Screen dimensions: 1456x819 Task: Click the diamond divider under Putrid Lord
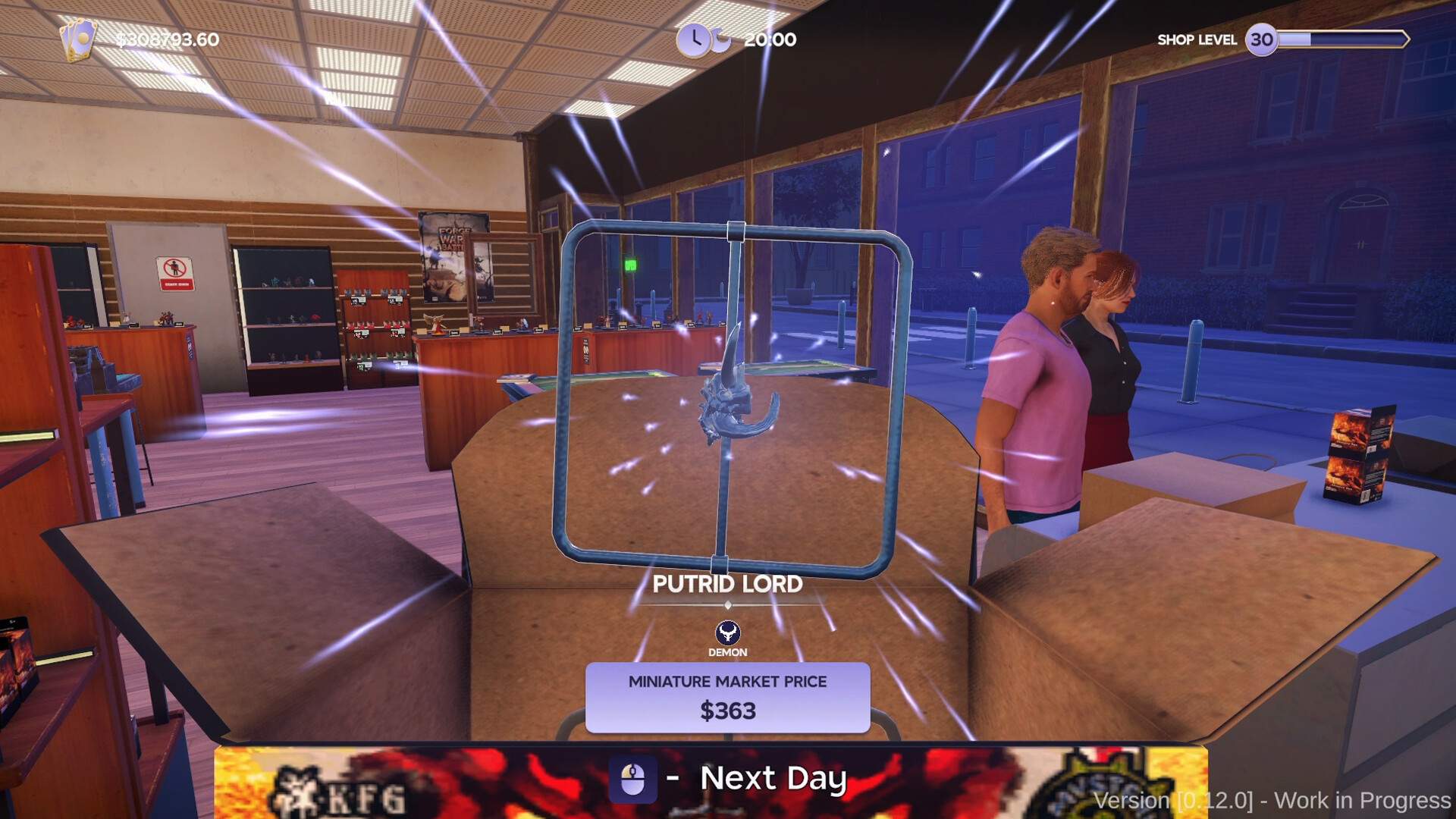729,604
